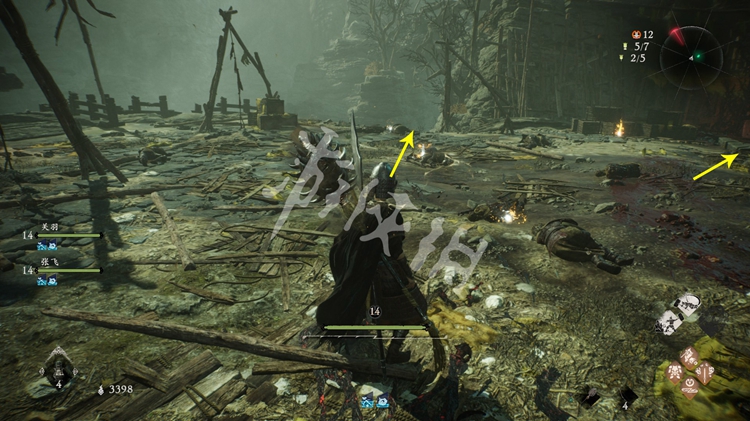The image size is (750, 421).
Task: Click the circular radar minimap
Action: [x=697, y=54]
